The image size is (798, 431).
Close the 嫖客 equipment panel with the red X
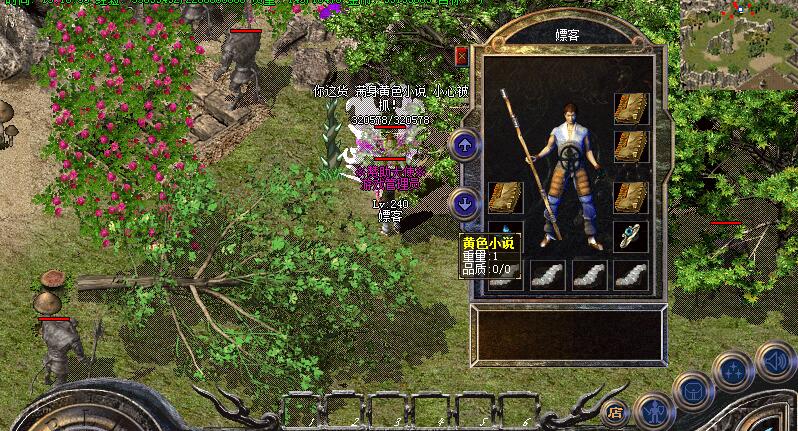461,56
